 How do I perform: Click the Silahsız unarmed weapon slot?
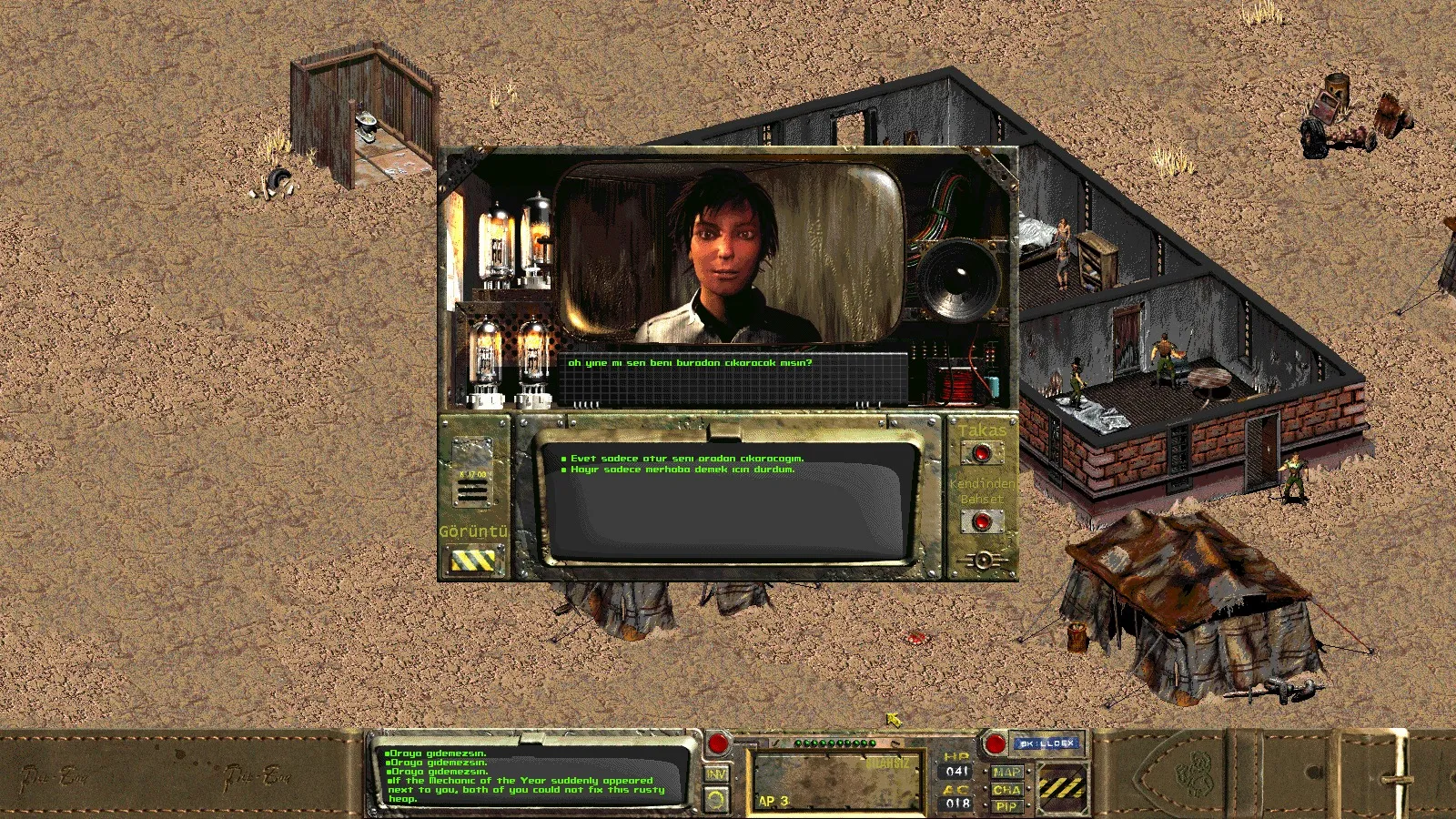pyautogui.click(x=835, y=782)
